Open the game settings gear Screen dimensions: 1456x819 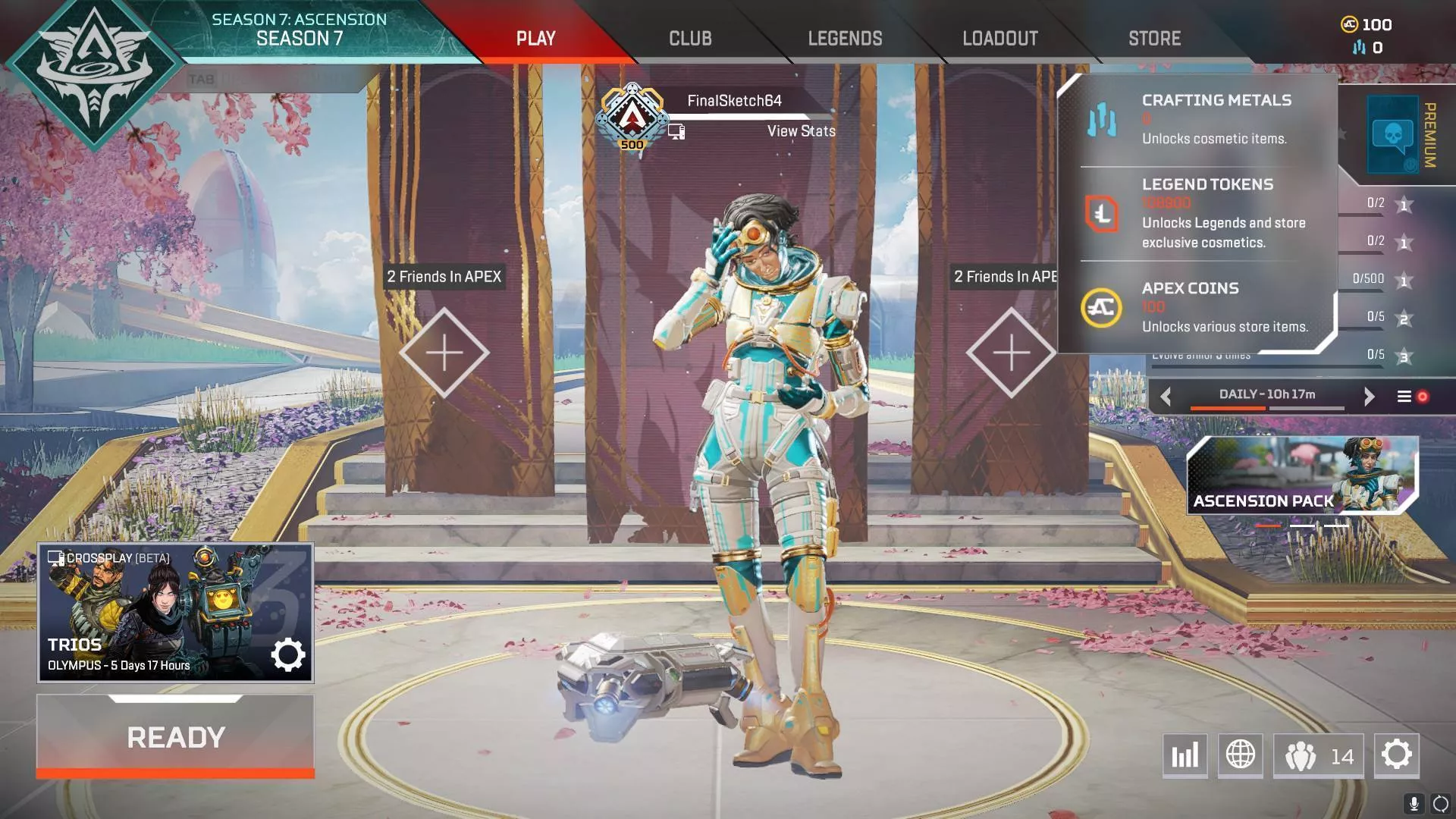point(1396,755)
